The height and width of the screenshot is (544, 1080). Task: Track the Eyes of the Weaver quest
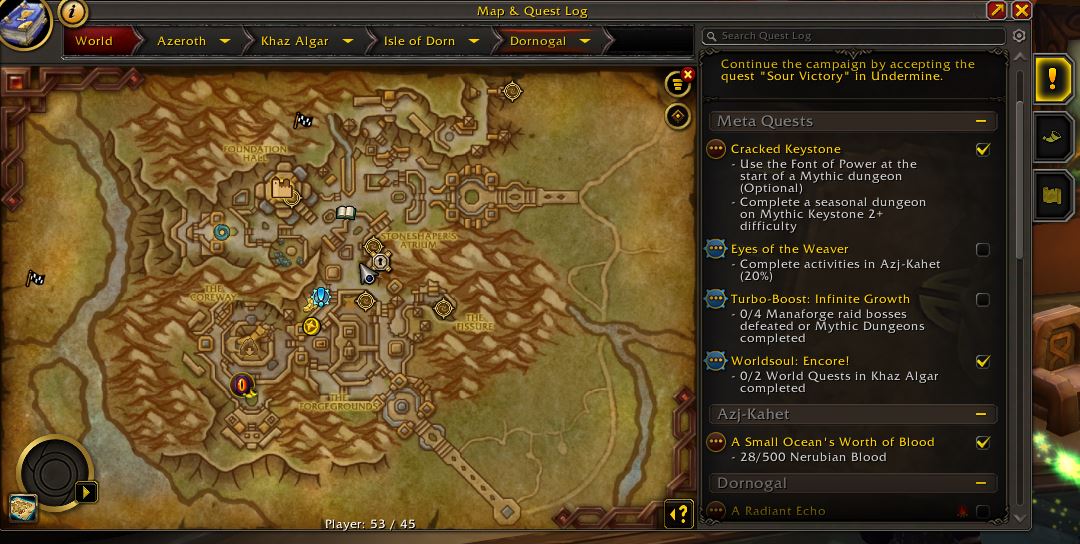[x=983, y=249]
